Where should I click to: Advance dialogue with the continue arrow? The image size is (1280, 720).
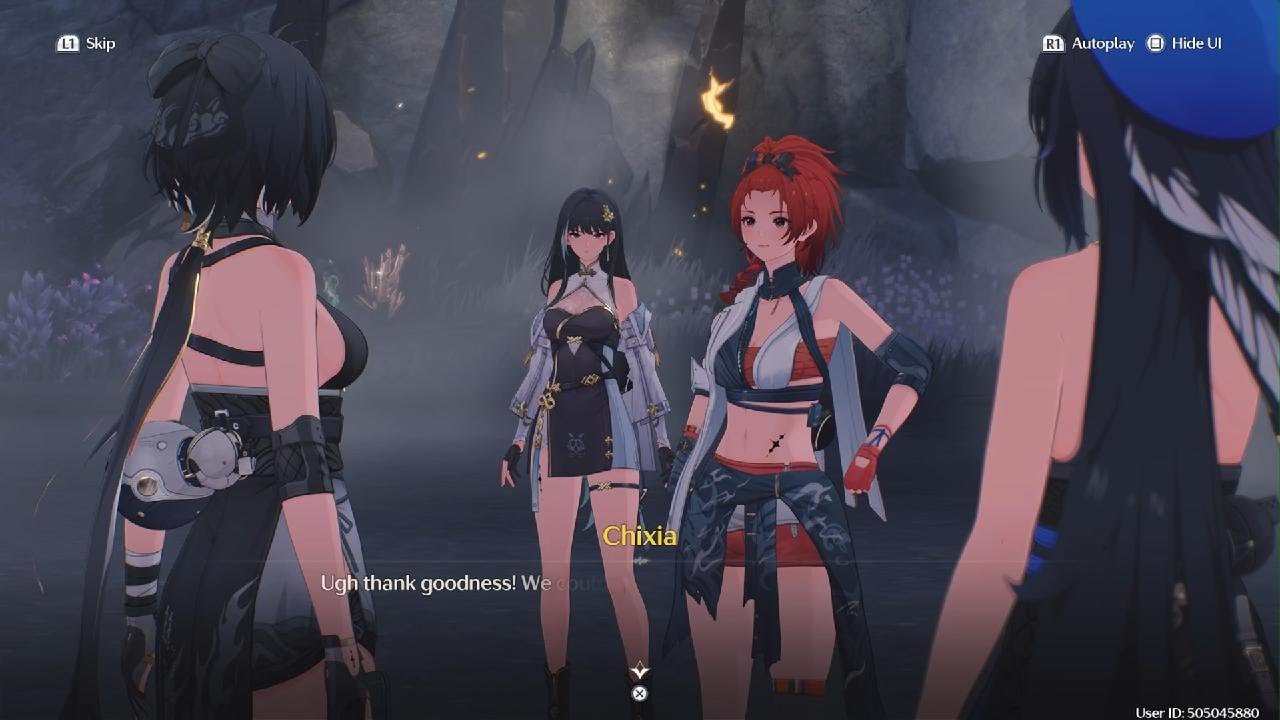click(640, 672)
